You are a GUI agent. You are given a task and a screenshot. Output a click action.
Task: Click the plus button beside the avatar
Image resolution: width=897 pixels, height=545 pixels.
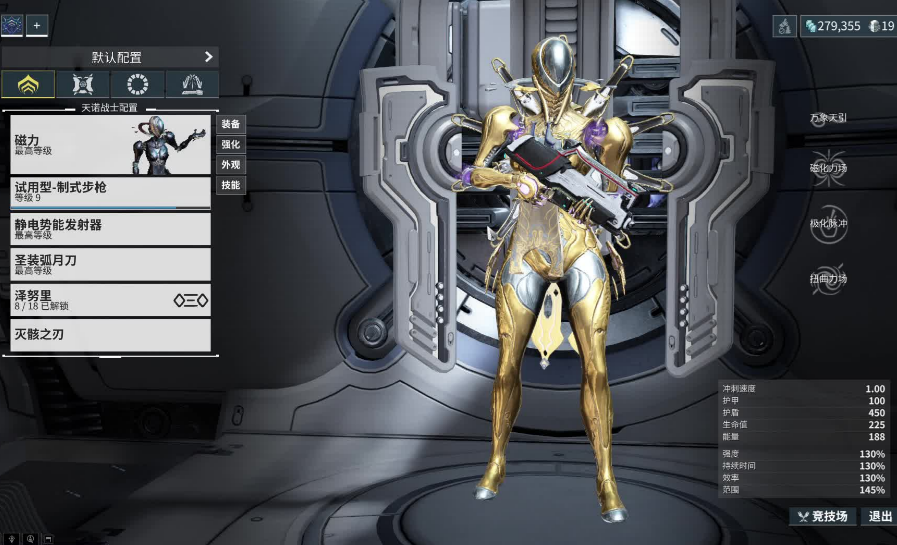pos(37,25)
